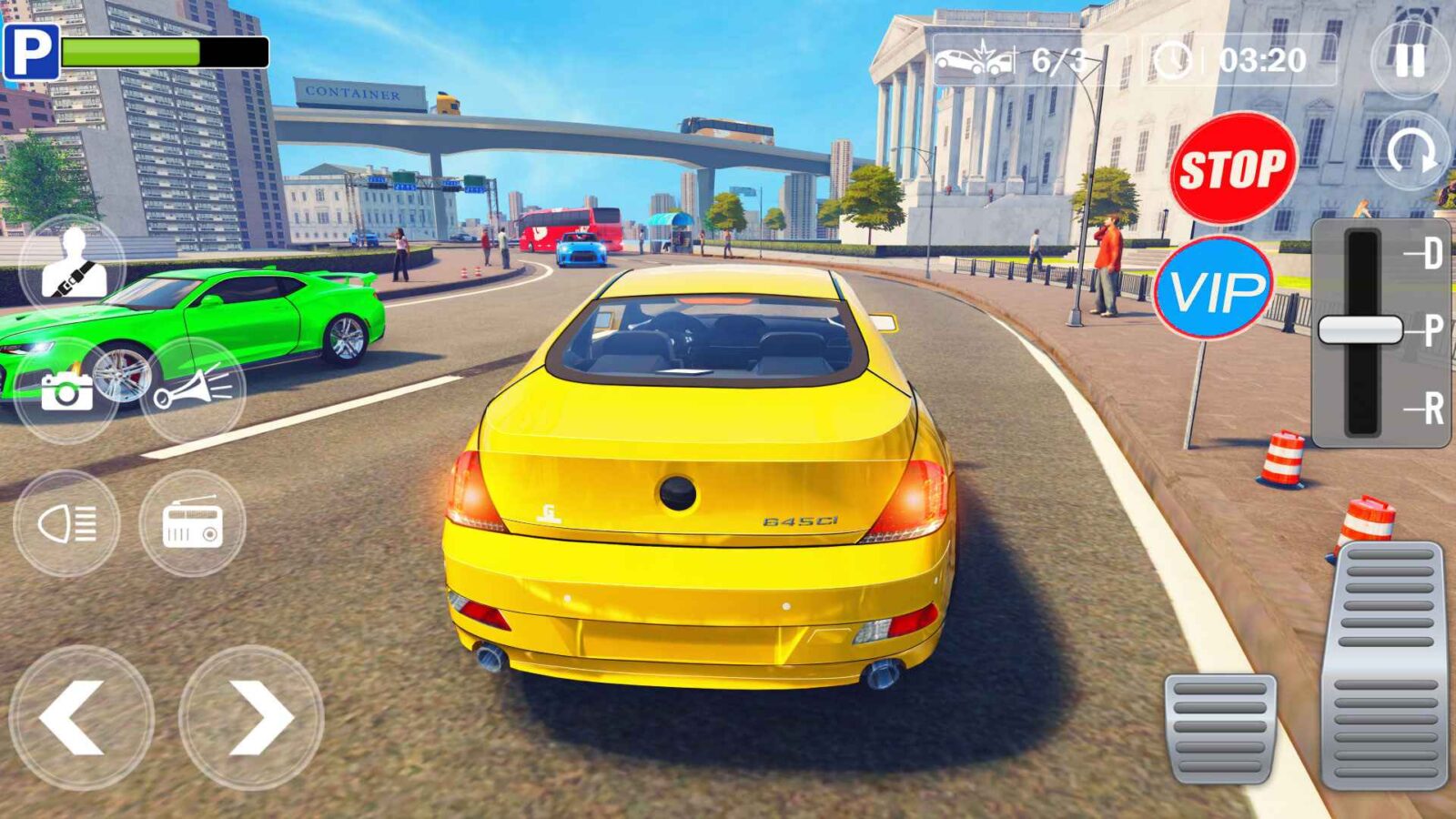The width and height of the screenshot is (1456, 819).
Task: Move the gear slider handle
Action: pyautogui.click(x=1360, y=328)
